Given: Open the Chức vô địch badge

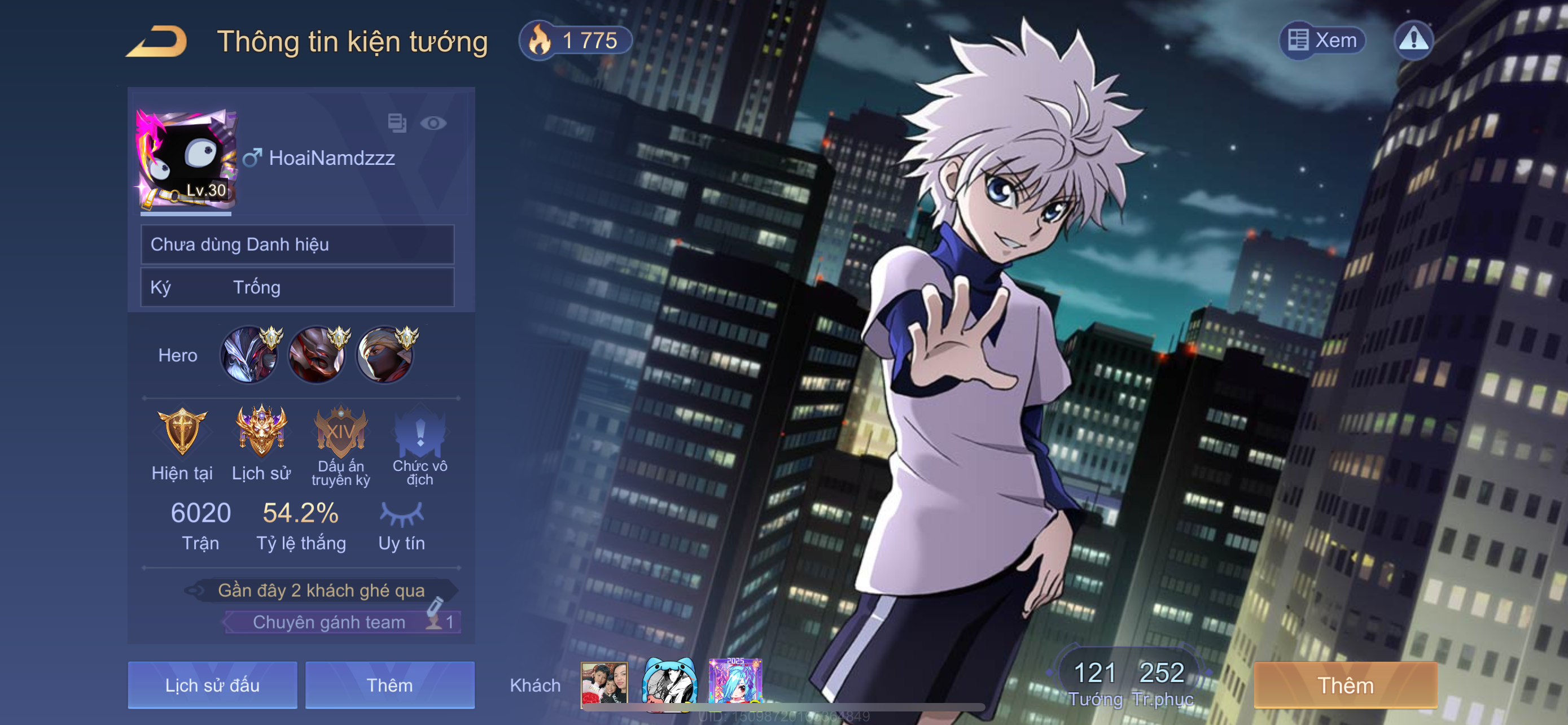Looking at the screenshot, I should point(419,432).
